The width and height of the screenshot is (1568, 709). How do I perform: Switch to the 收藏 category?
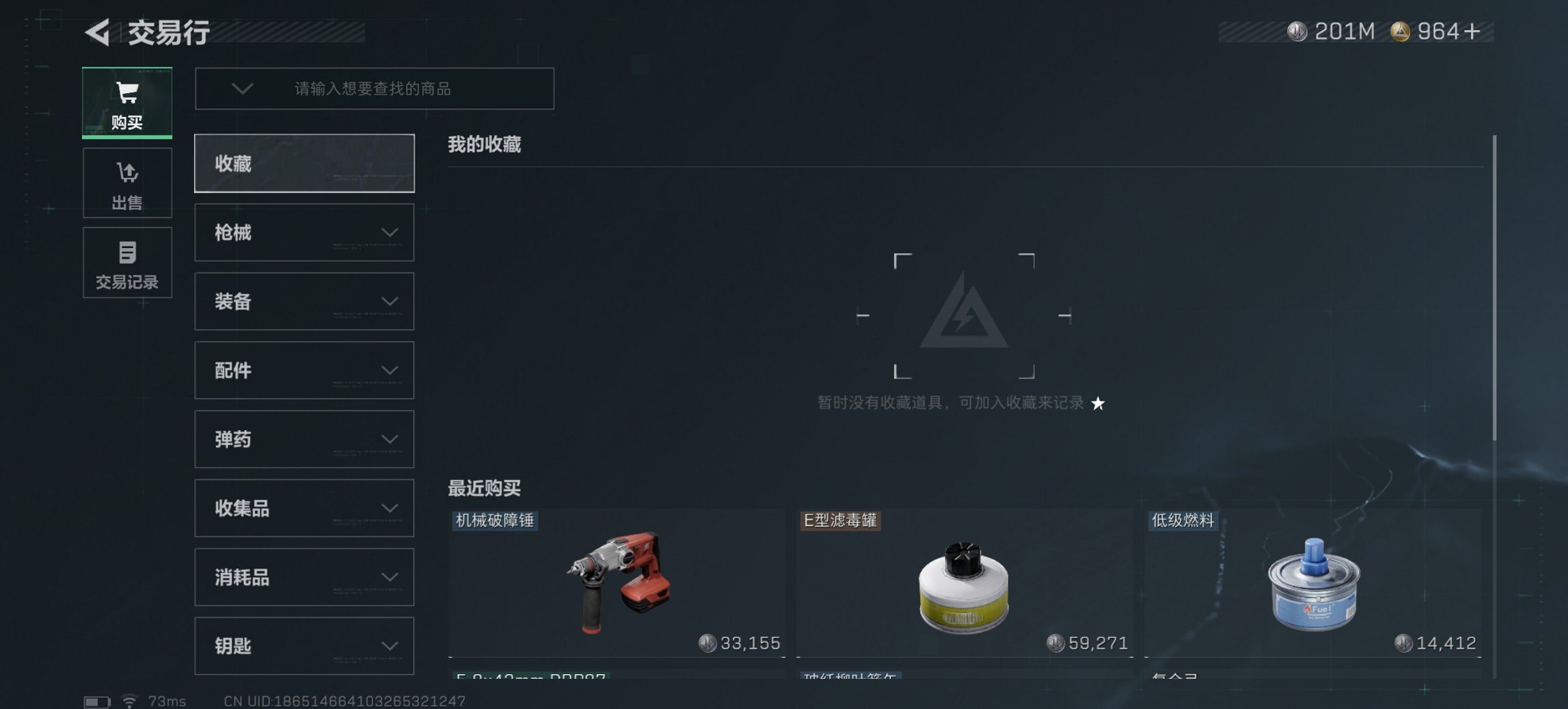[x=303, y=163]
